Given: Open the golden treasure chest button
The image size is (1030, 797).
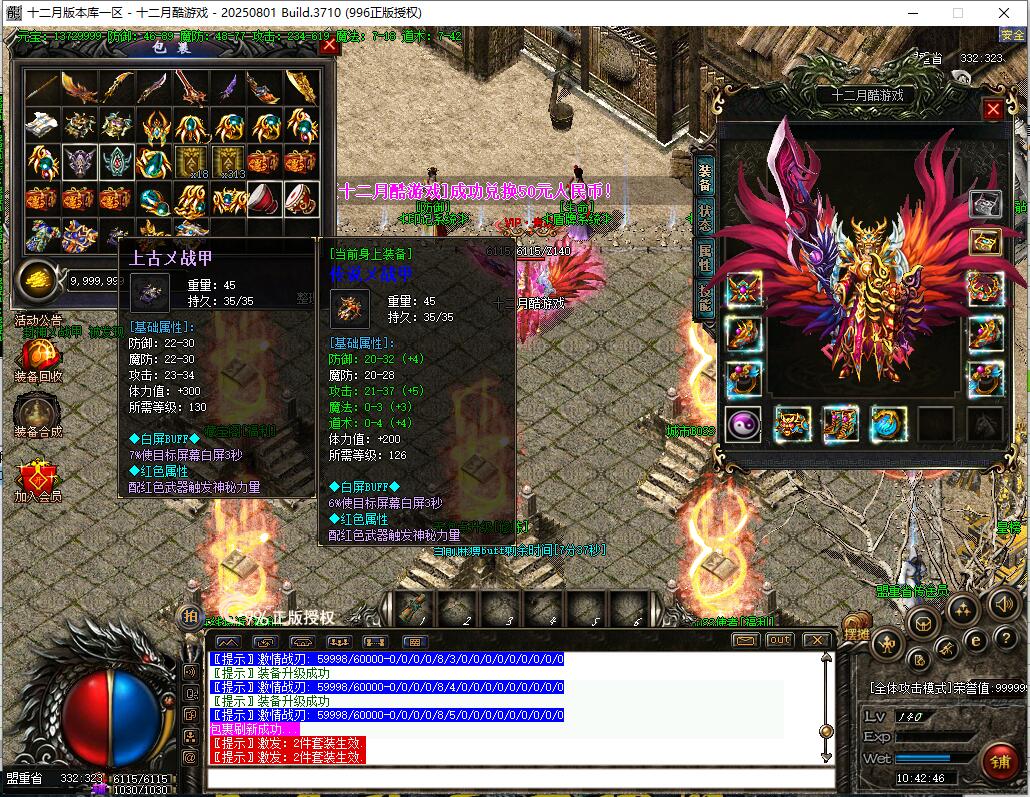Looking at the screenshot, I should pyautogui.click(x=985, y=241).
